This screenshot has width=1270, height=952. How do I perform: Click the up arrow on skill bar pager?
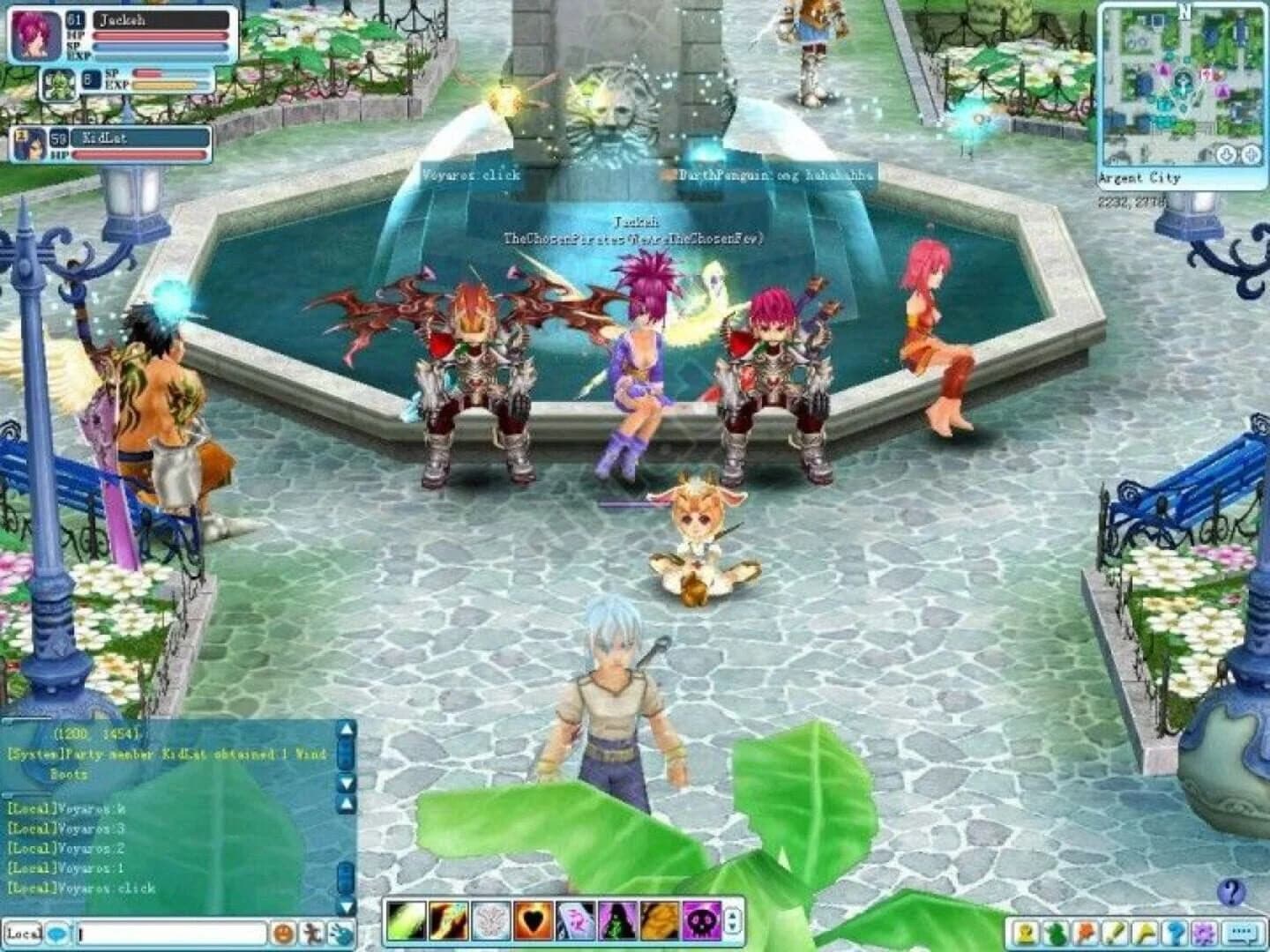coord(730,916)
